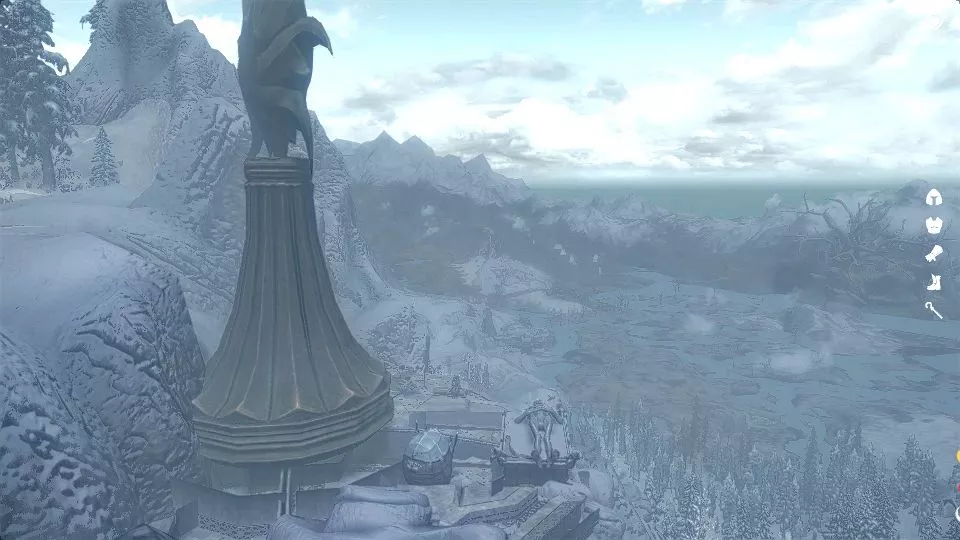Image resolution: width=960 pixels, height=540 pixels.
Task: Select the staff weapon icon
Action: pos(934,310)
